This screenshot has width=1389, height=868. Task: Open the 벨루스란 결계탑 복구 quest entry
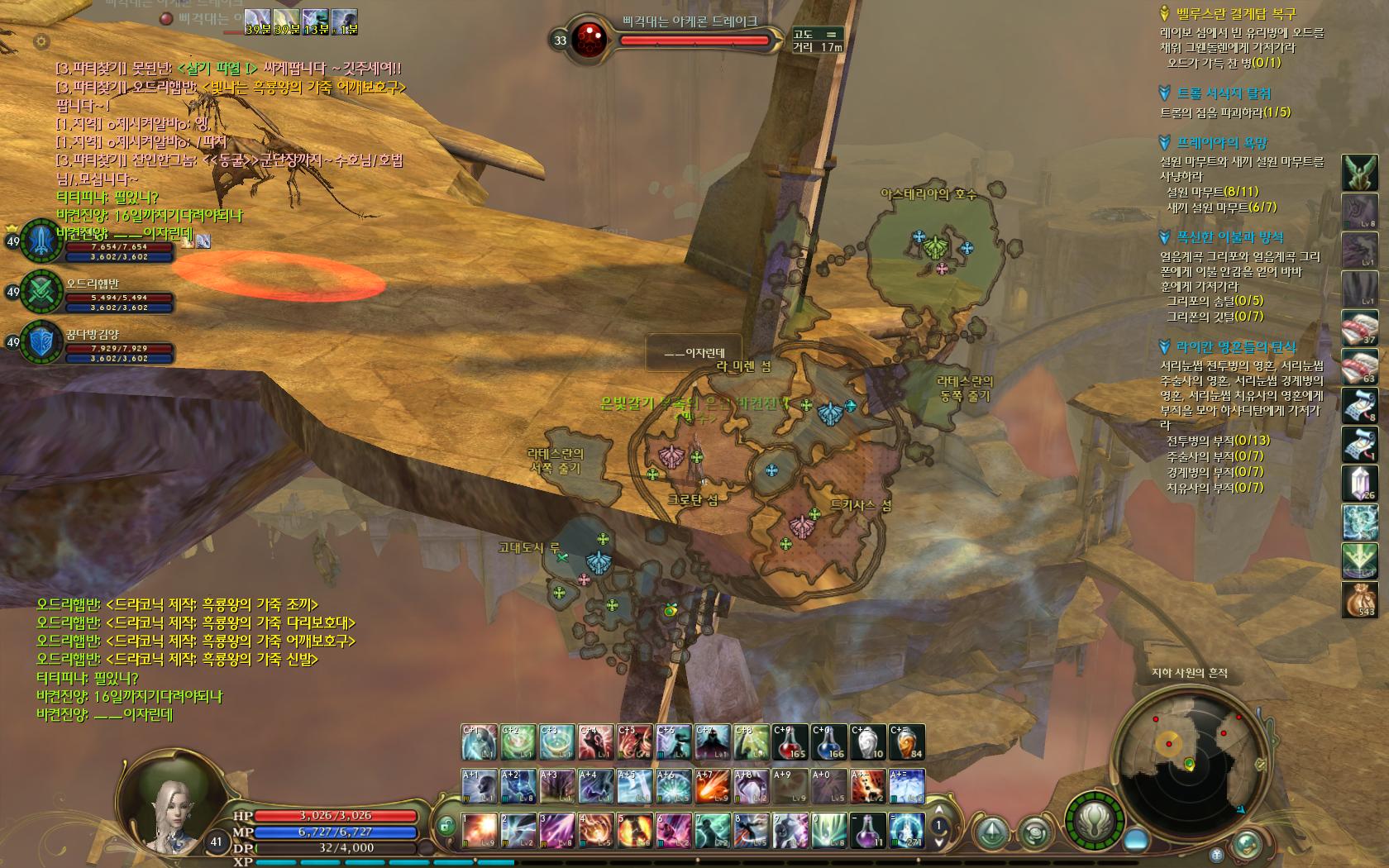[x=1236, y=14]
